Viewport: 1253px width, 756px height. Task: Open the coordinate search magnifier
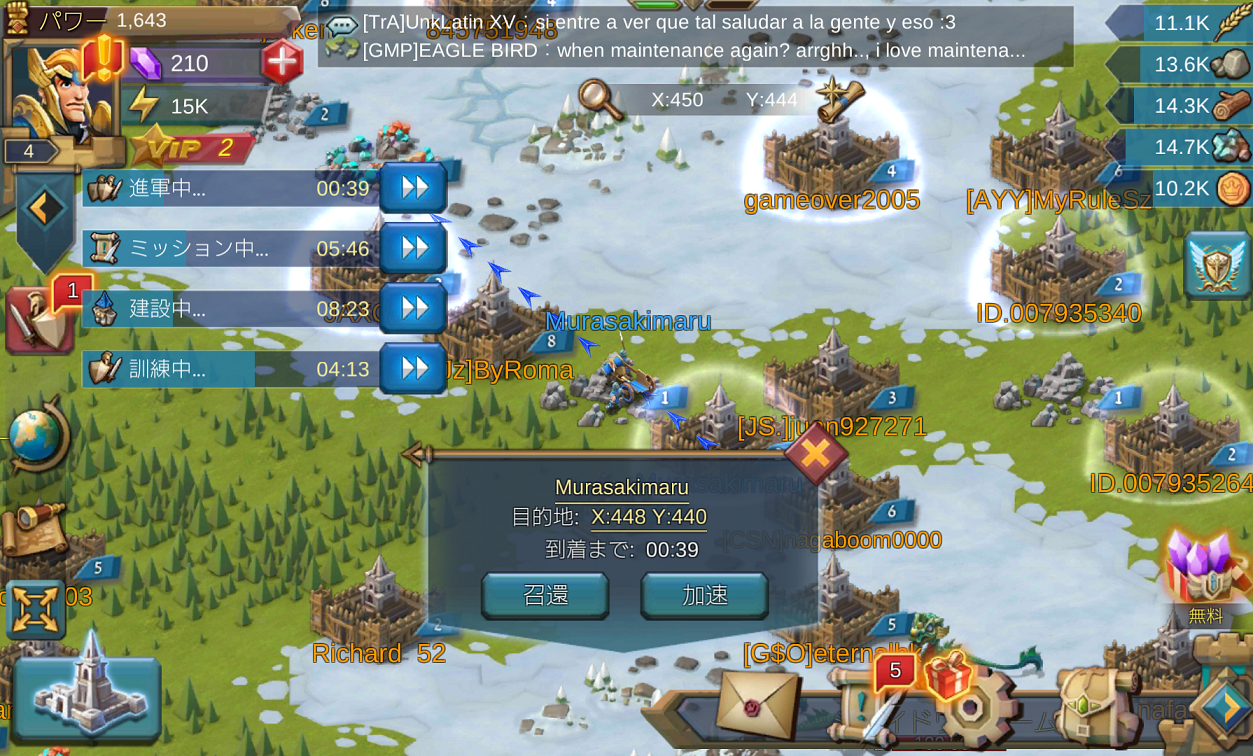coord(599,100)
